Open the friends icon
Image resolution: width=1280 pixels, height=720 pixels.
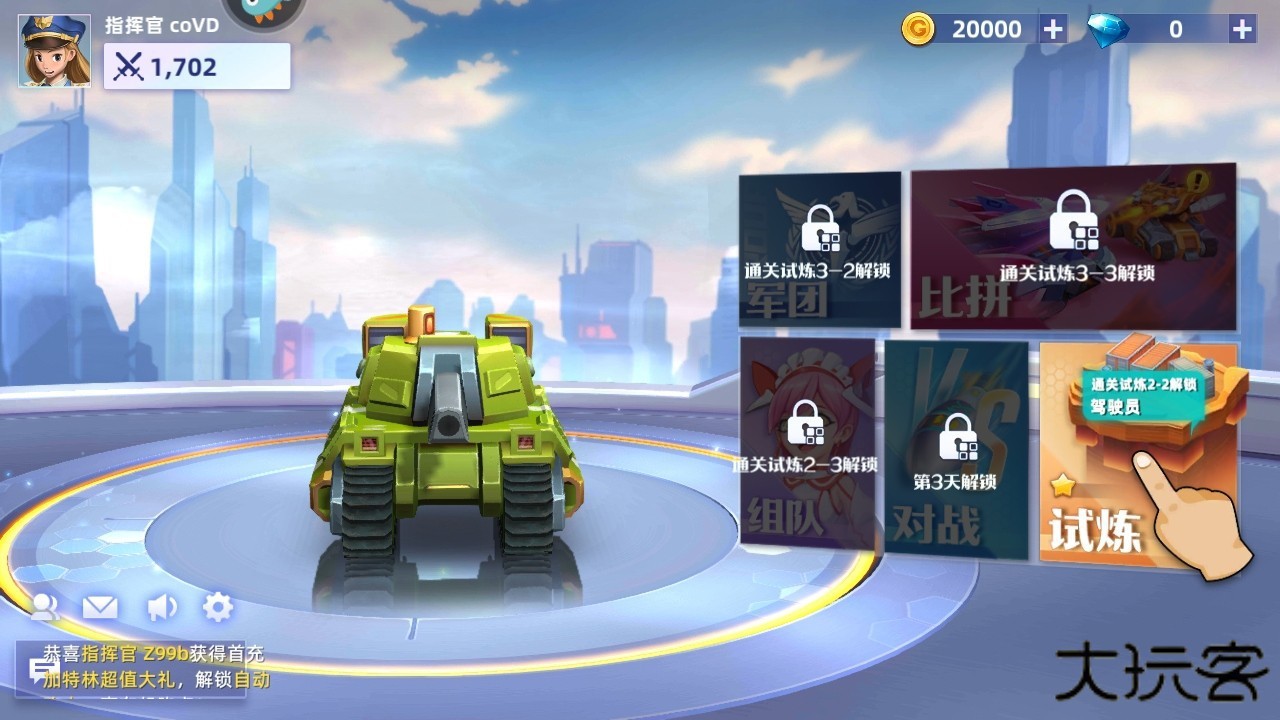coord(45,606)
